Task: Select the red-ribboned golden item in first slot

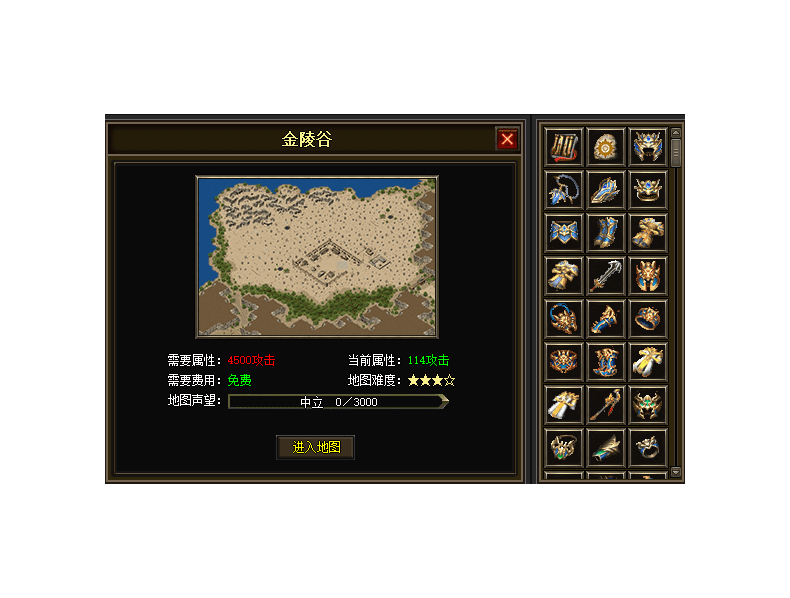Action: coord(564,147)
